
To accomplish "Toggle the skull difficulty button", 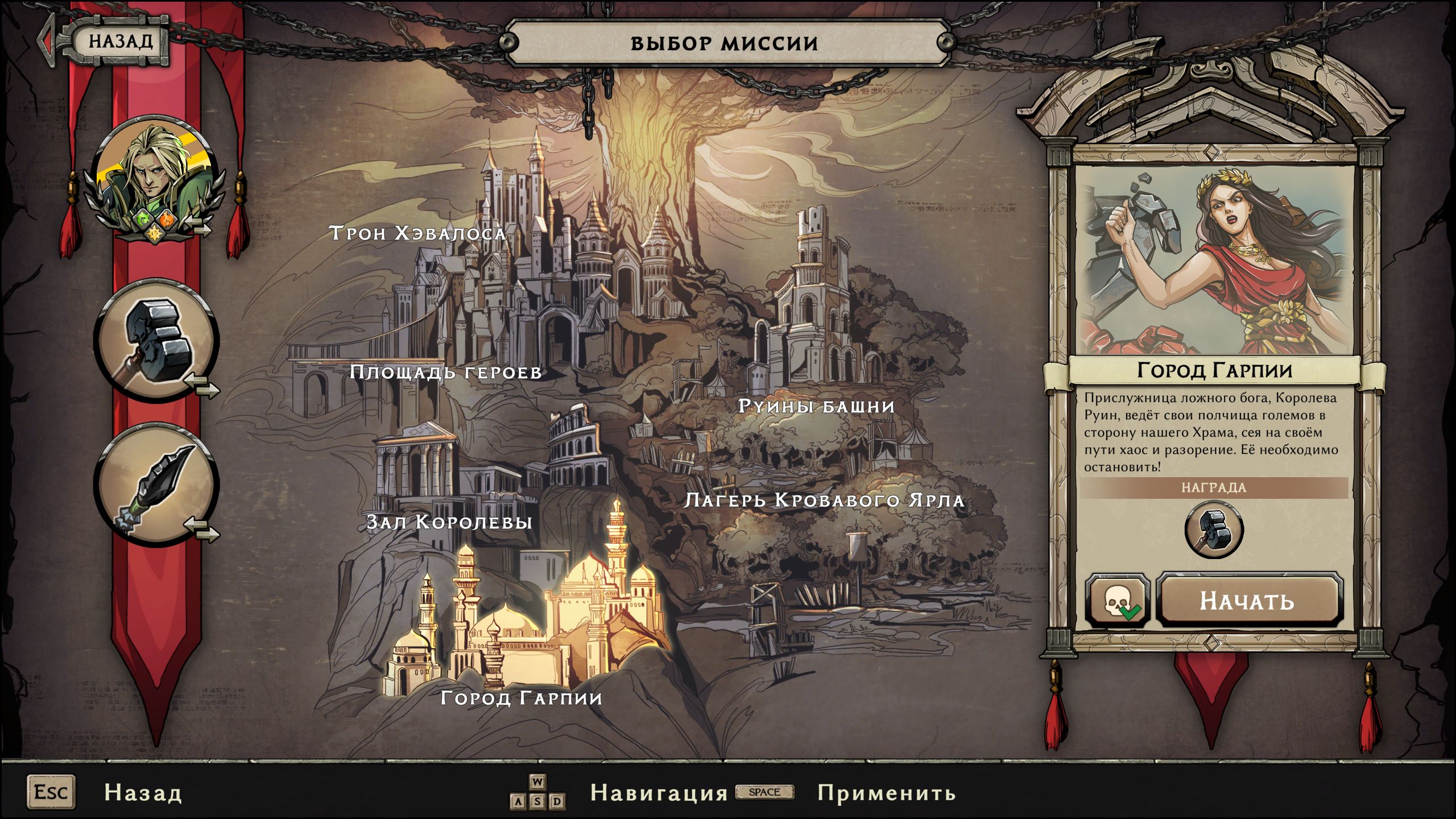I will click(1117, 602).
